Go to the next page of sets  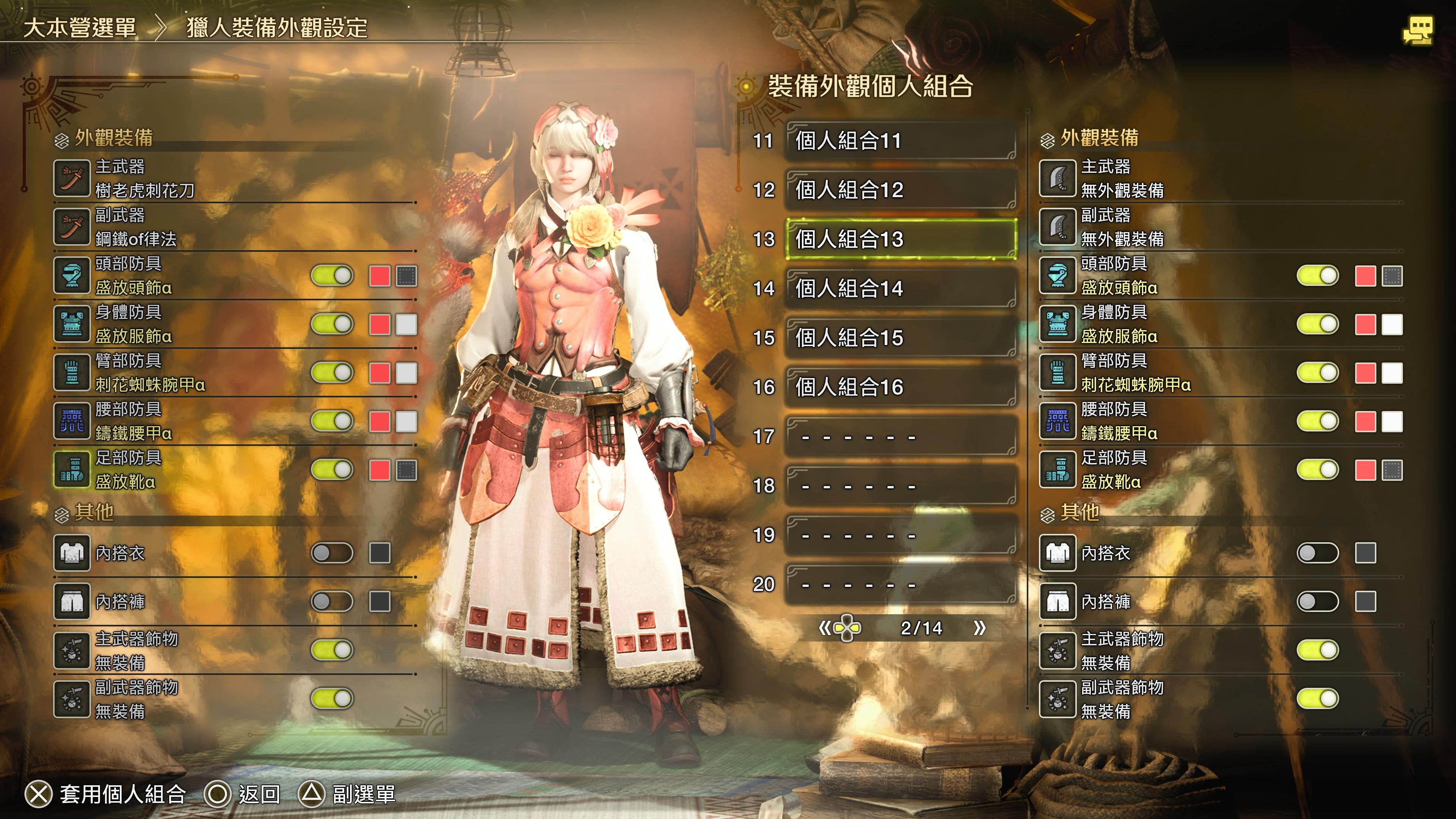click(979, 628)
